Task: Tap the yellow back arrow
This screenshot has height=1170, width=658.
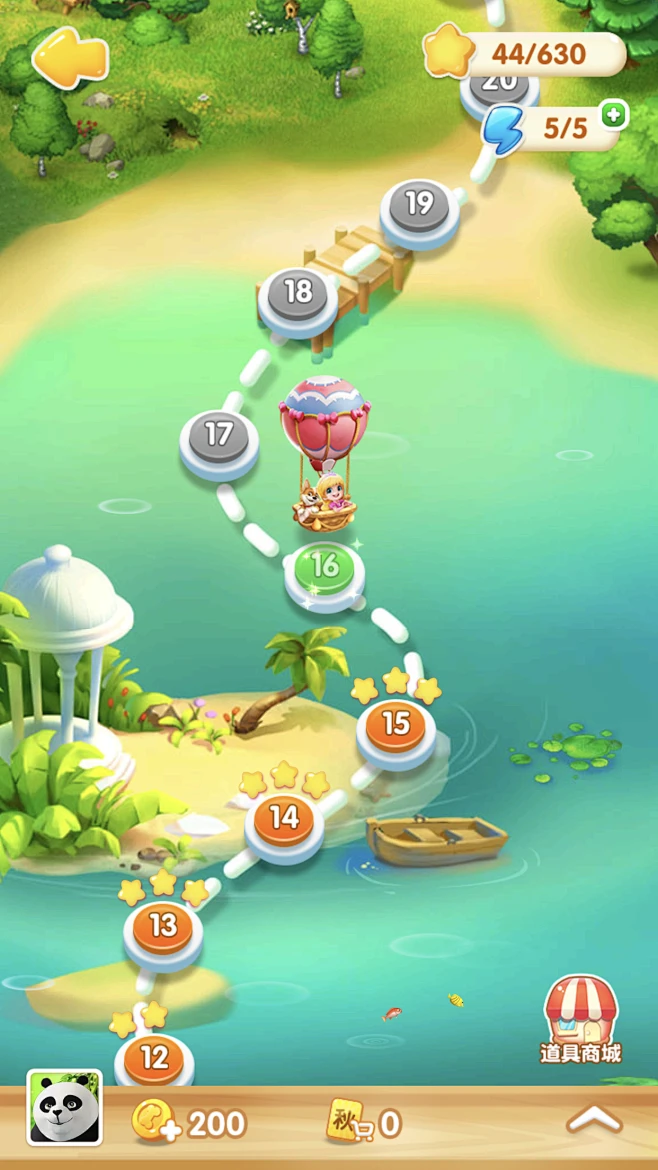Action: 70,59
